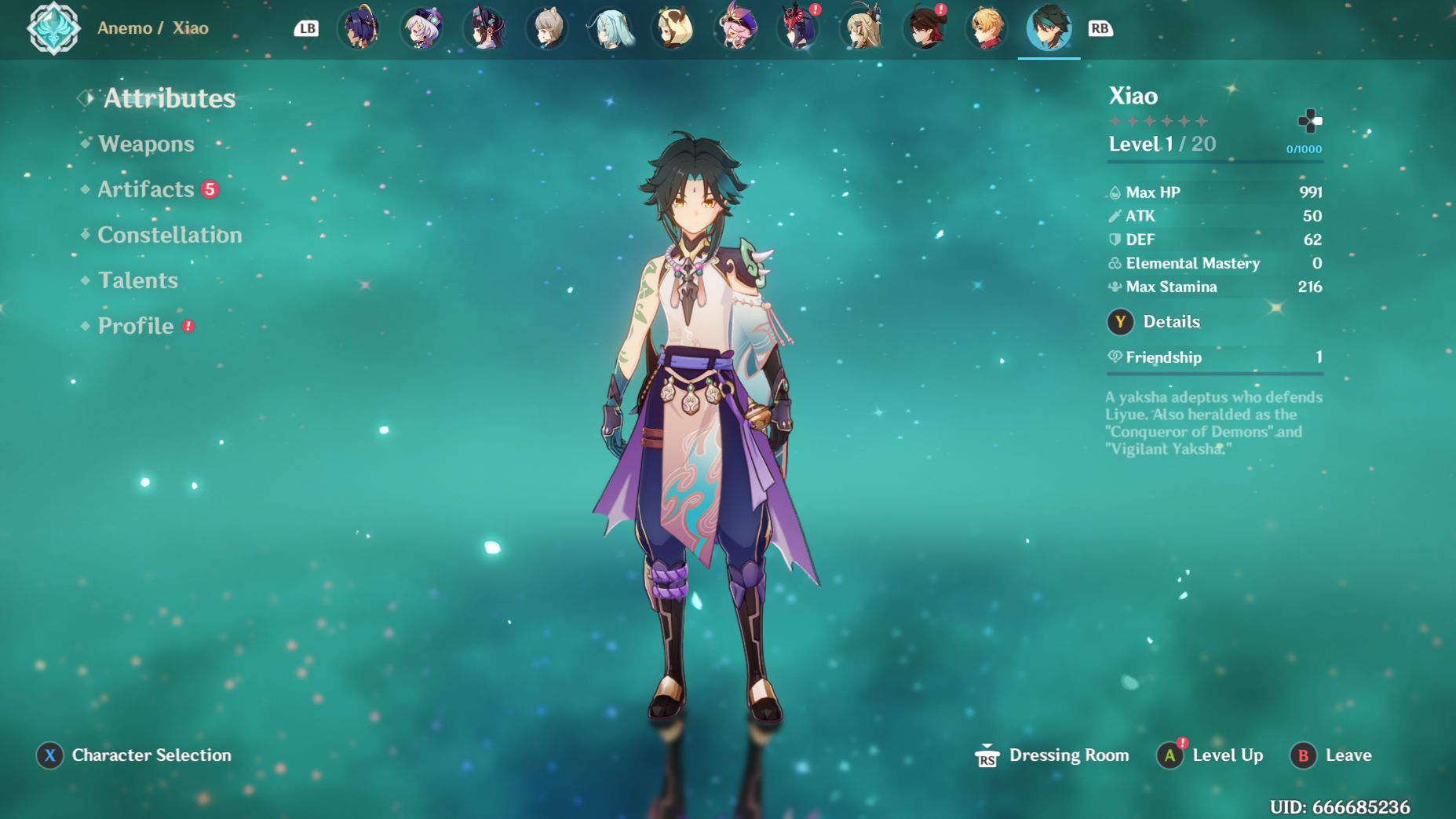
Task: Click the Friendship heart icon
Action: click(1114, 357)
